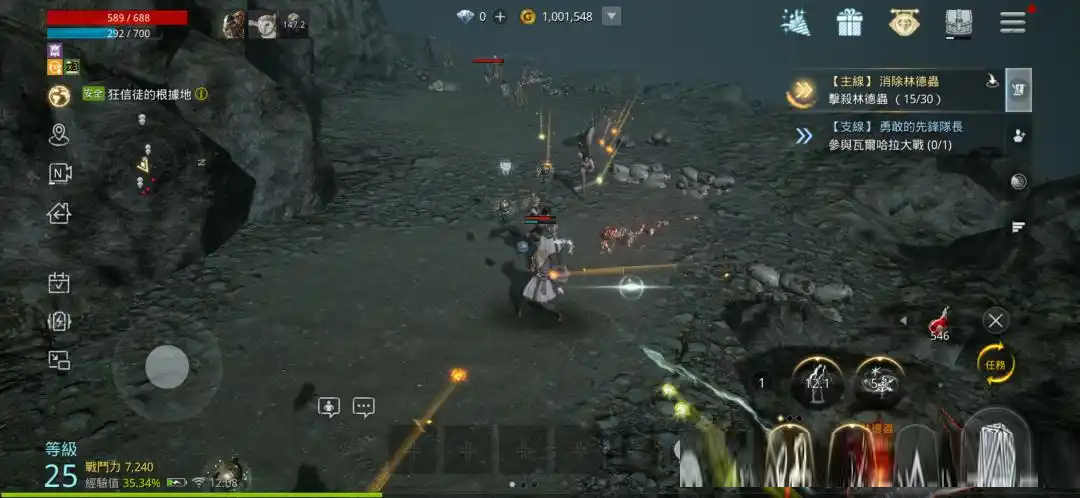Open the diamond shop sign icon

[x=904, y=22]
